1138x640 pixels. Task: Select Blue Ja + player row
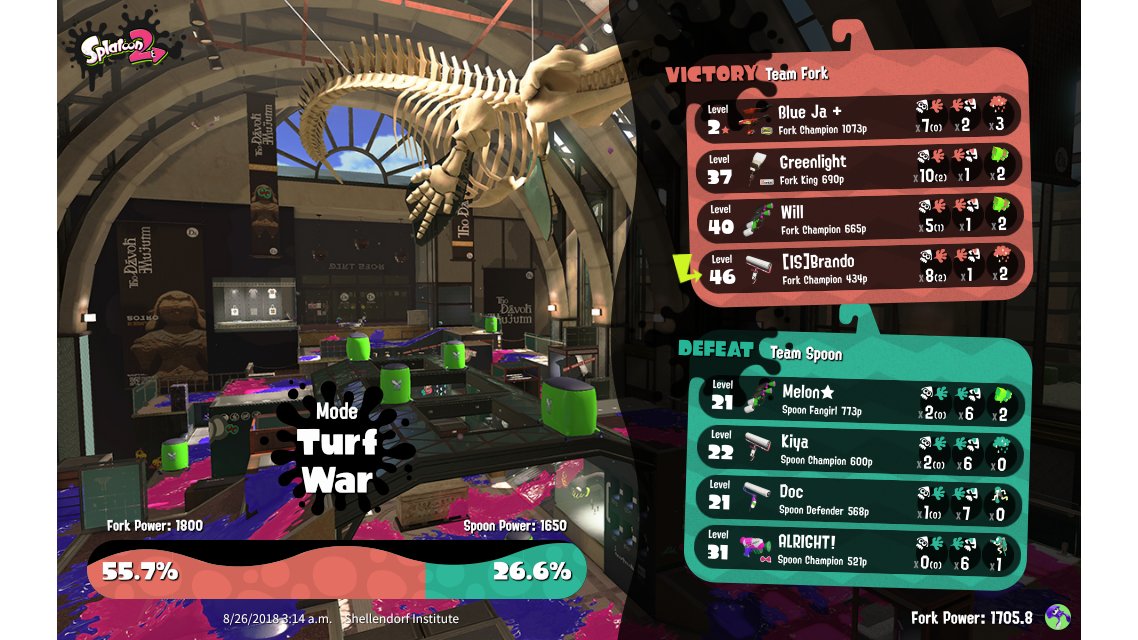coord(858,116)
